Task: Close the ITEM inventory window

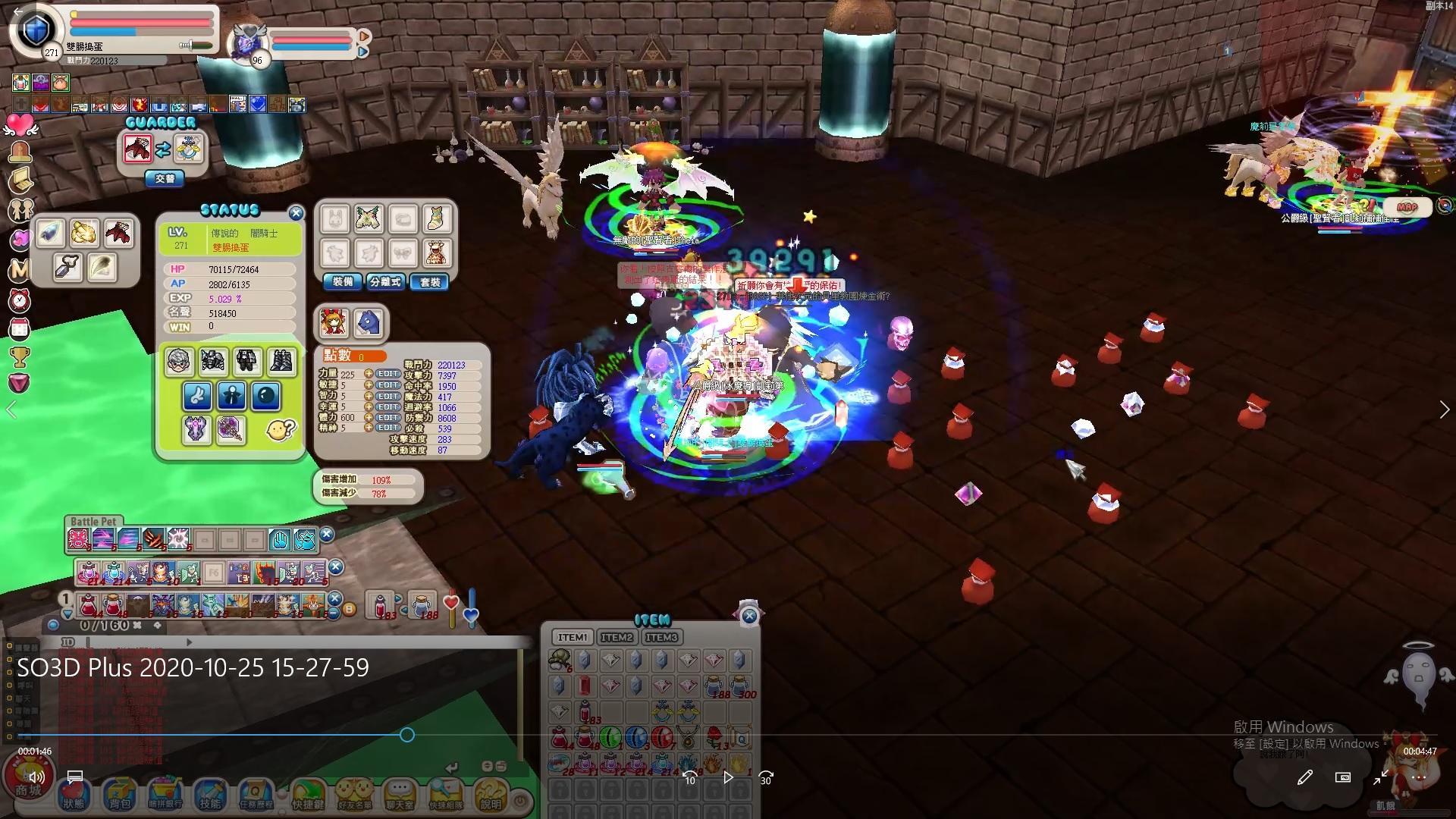Action: (749, 616)
